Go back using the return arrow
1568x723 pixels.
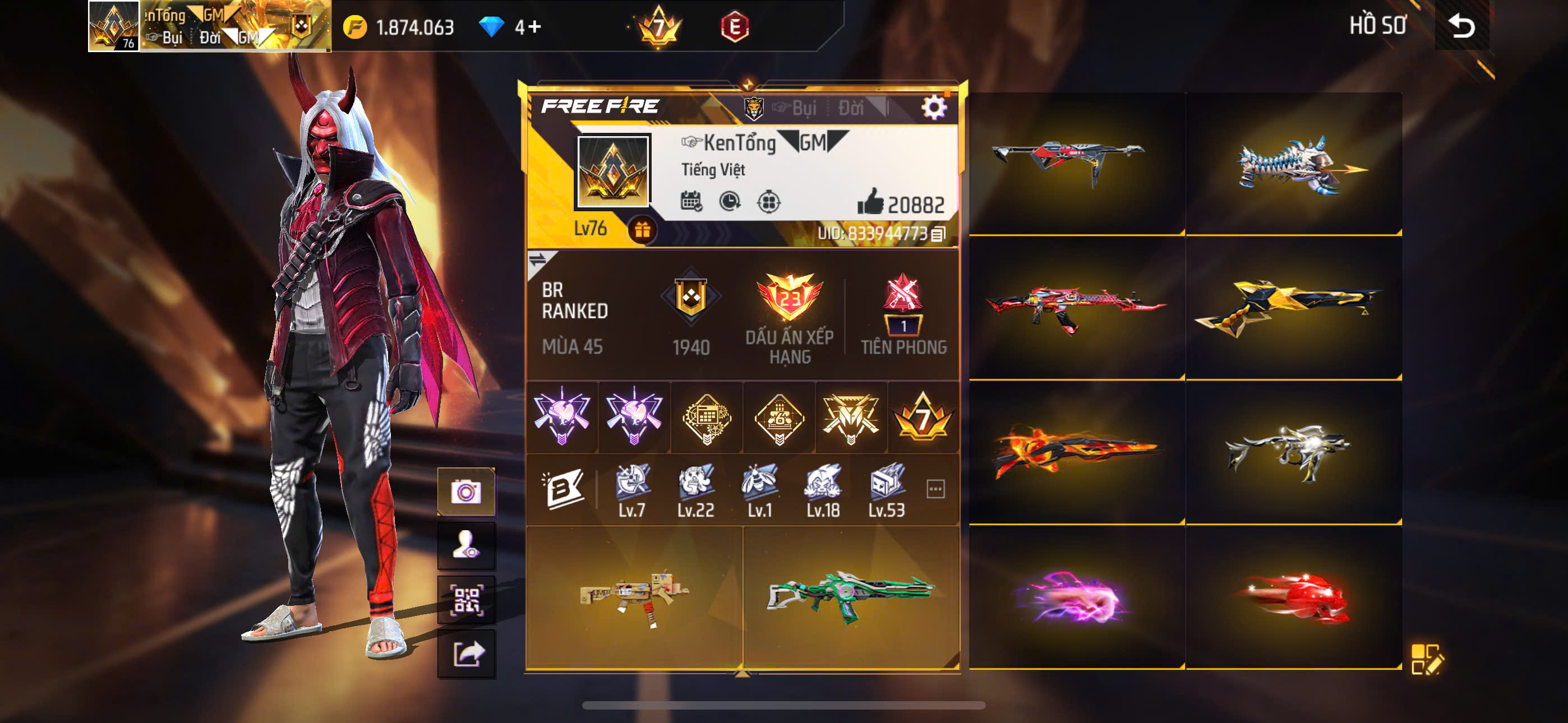[x=1461, y=26]
